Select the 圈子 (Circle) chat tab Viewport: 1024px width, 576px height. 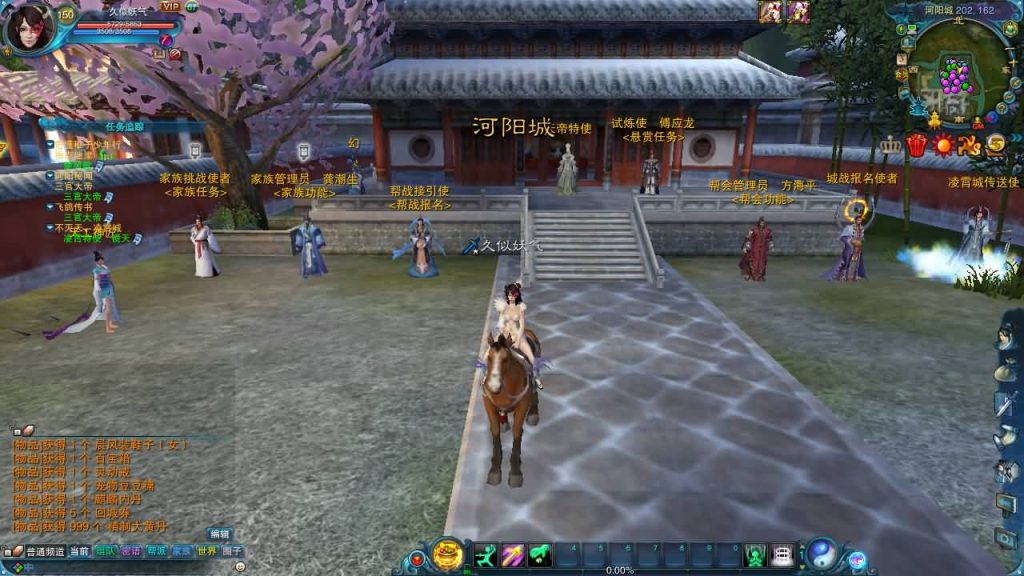tap(232, 551)
